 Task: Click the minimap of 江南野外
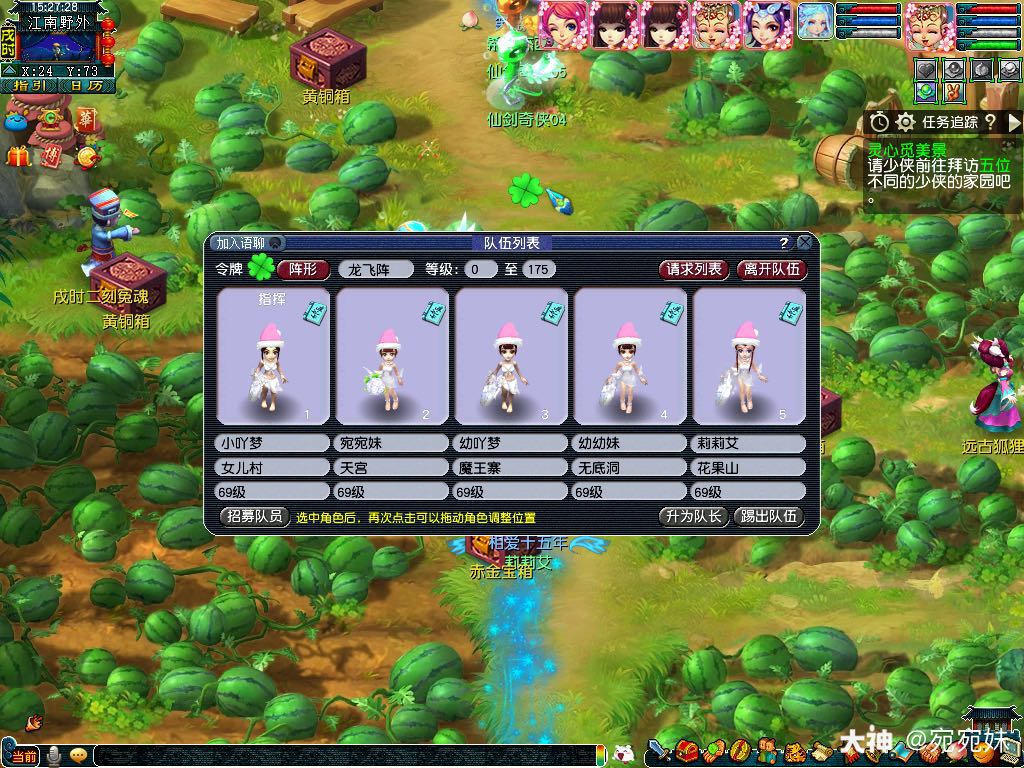click(58, 46)
